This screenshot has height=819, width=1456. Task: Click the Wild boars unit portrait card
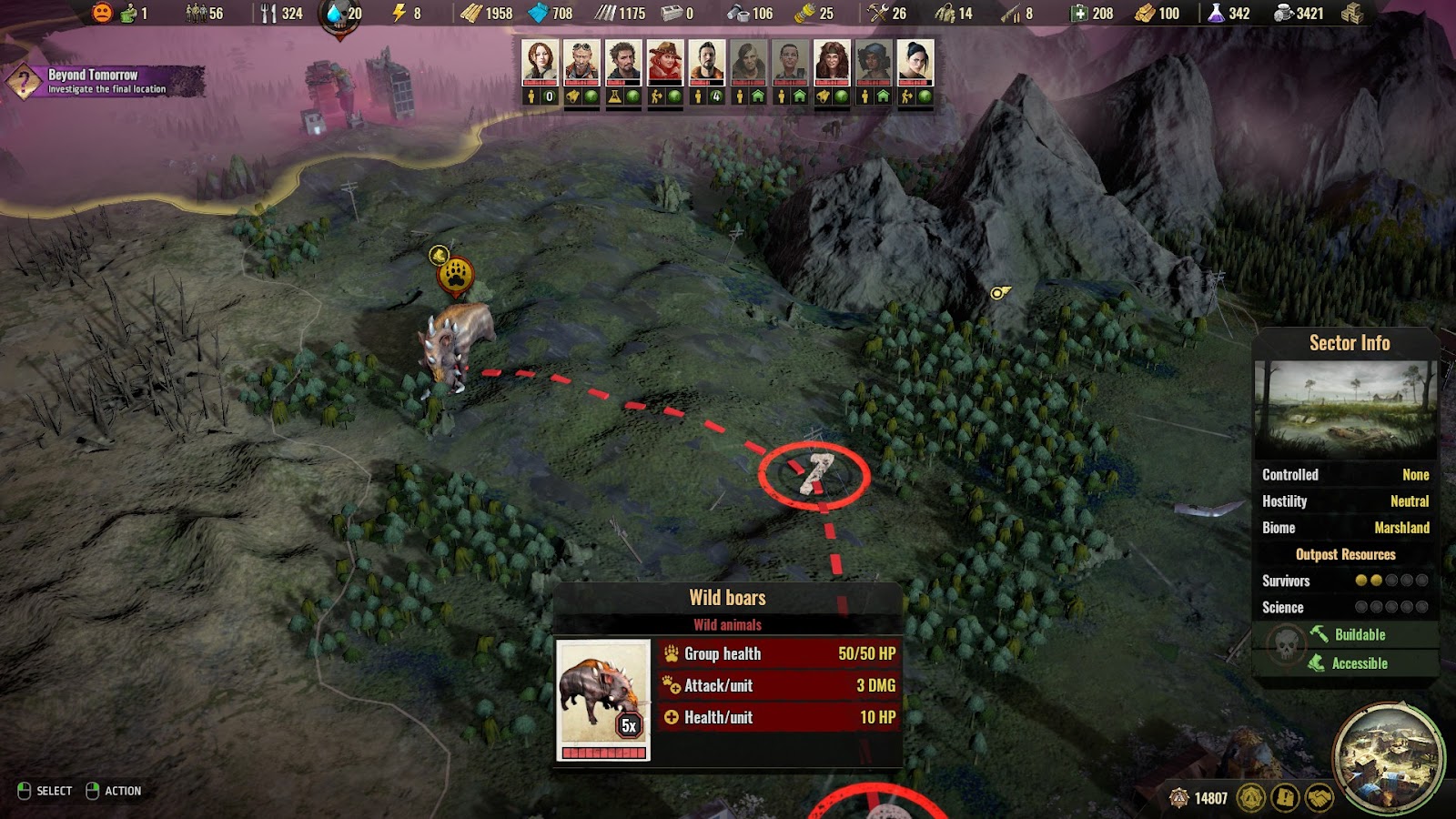tap(603, 699)
